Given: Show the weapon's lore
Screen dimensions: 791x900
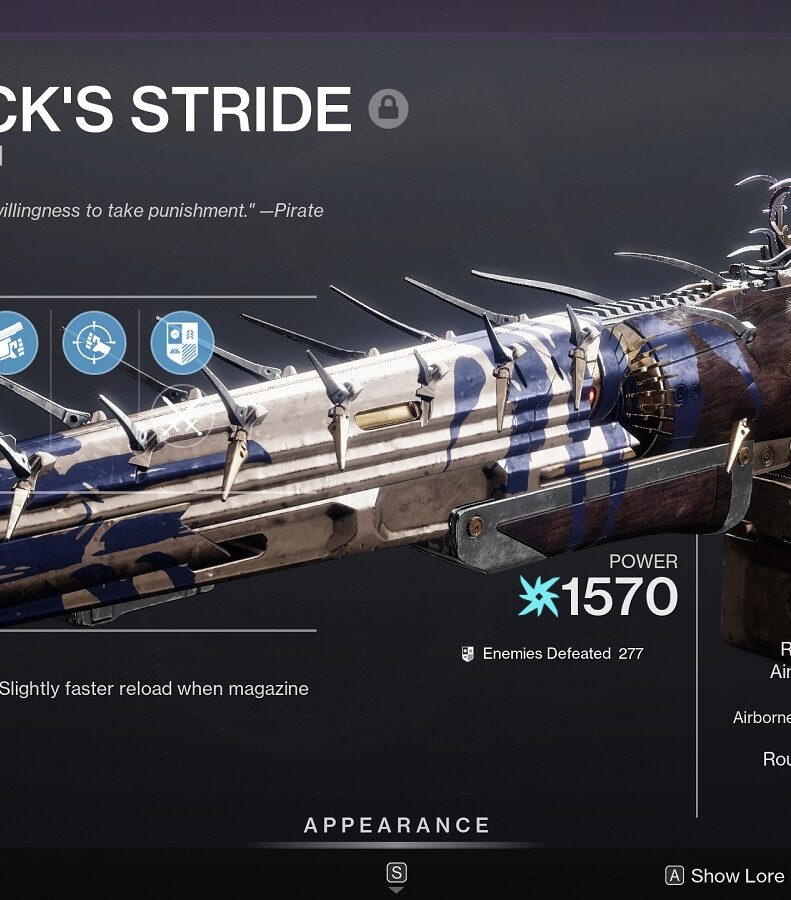Looking at the screenshot, I should coord(726,876).
